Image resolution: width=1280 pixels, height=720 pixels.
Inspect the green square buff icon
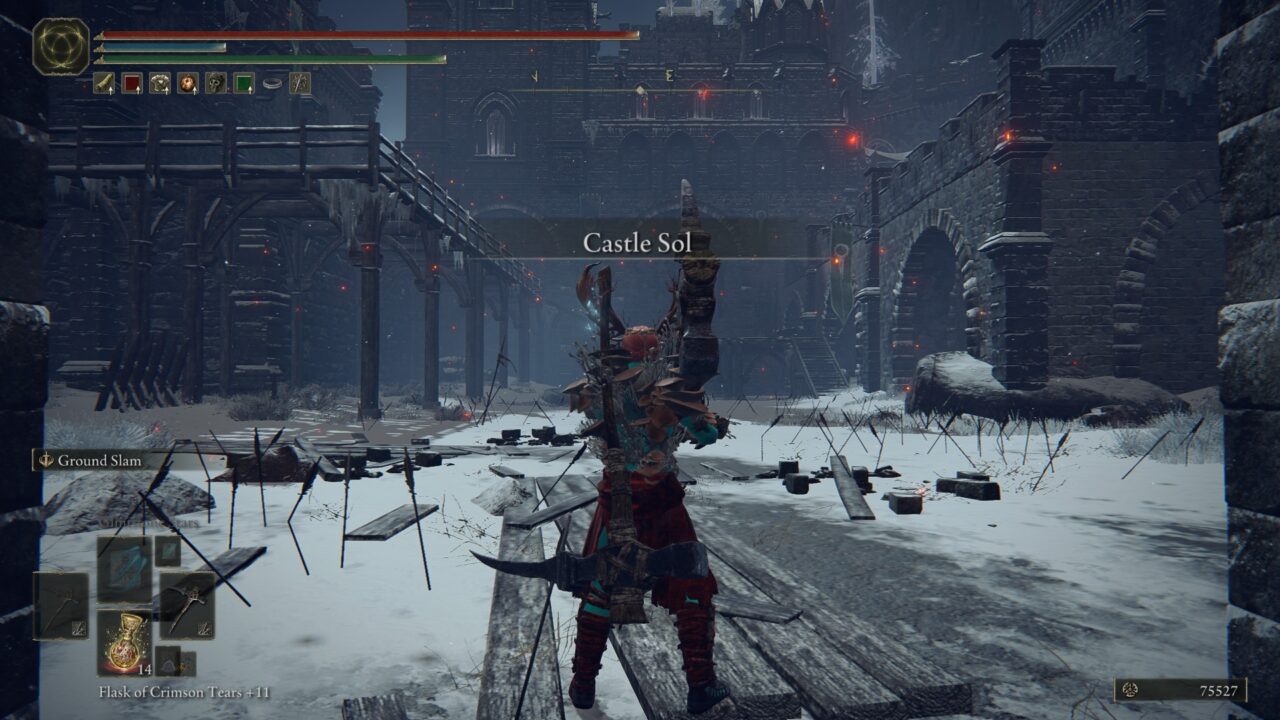click(244, 83)
